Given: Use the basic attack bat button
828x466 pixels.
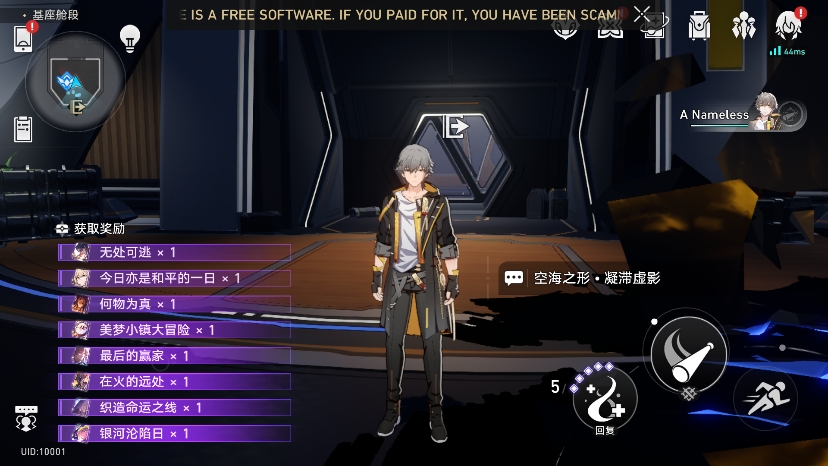Looking at the screenshot, I should 687,352.
